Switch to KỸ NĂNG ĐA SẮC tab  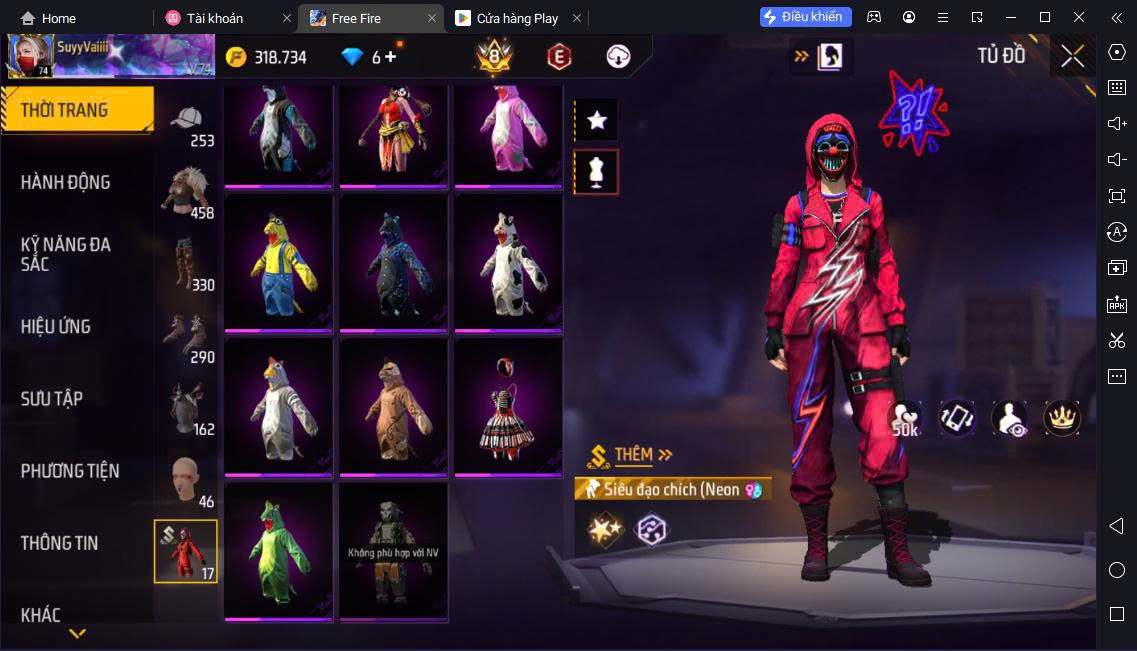click(x=66, y=254)
